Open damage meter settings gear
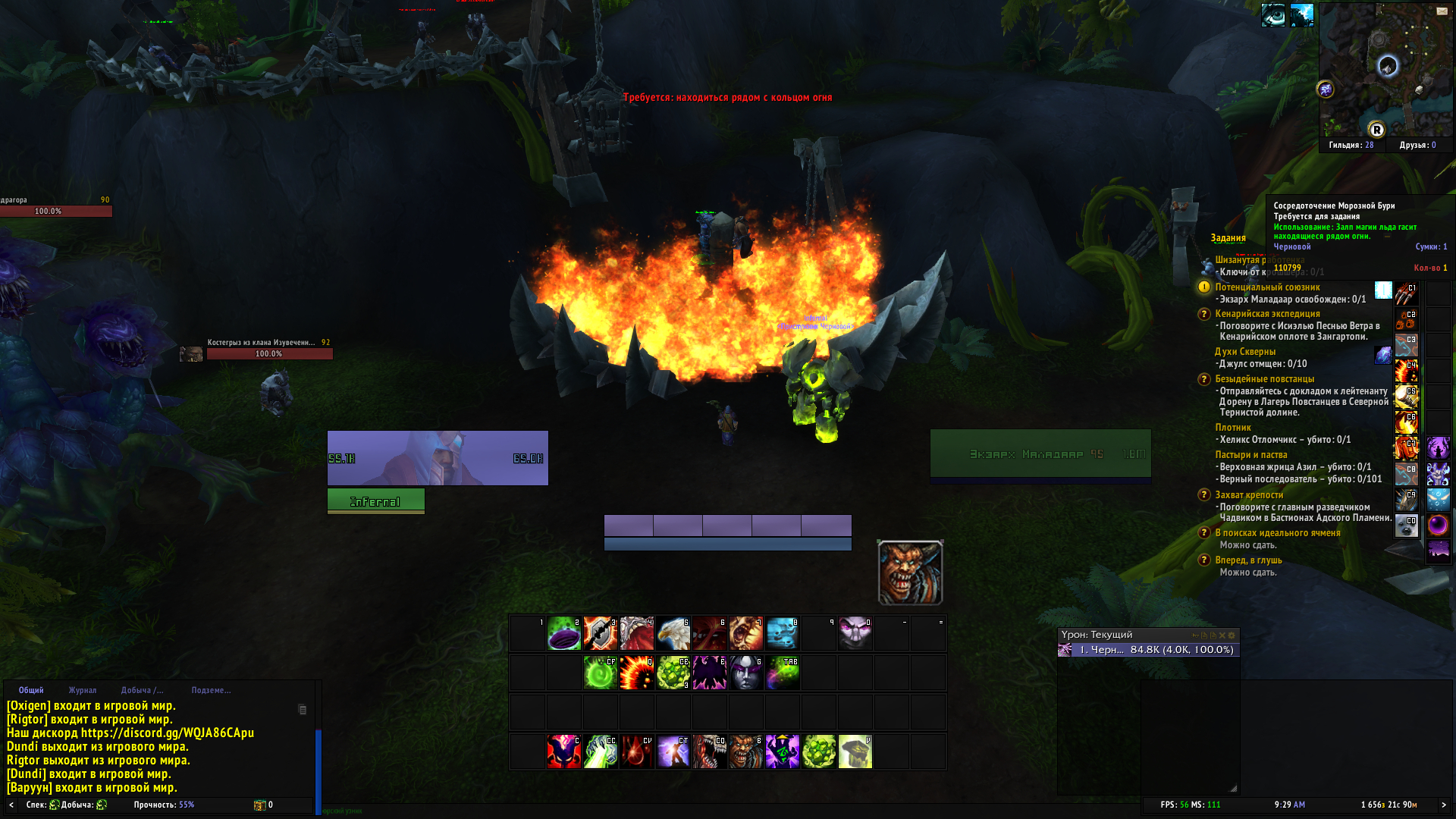This screenshot has height=819, width=1456. [1232, 635]
